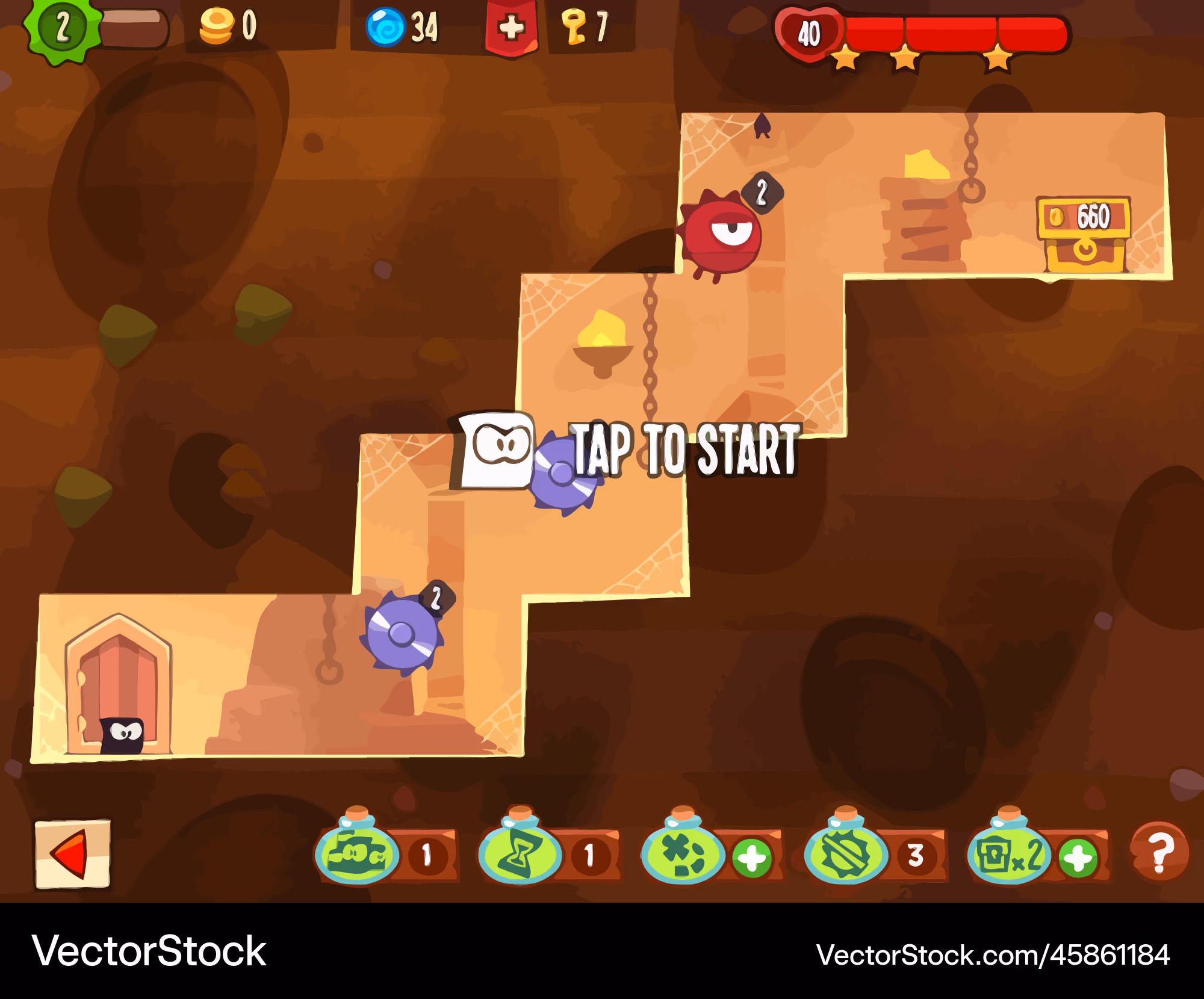This screenshot has height=999, width=1204.
Task: Use the first potion bottle with the face
Action: click(x=357, y=850)
